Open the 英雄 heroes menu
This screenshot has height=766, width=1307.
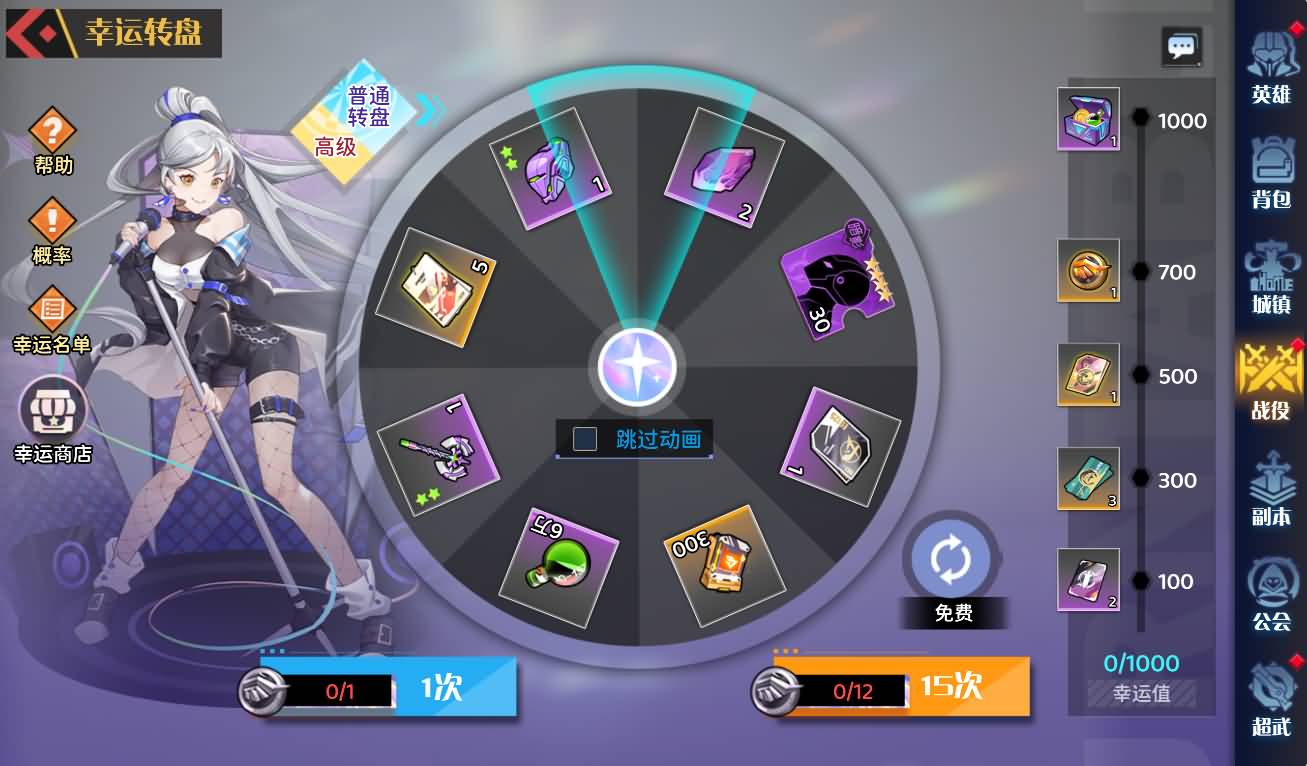1271,64
